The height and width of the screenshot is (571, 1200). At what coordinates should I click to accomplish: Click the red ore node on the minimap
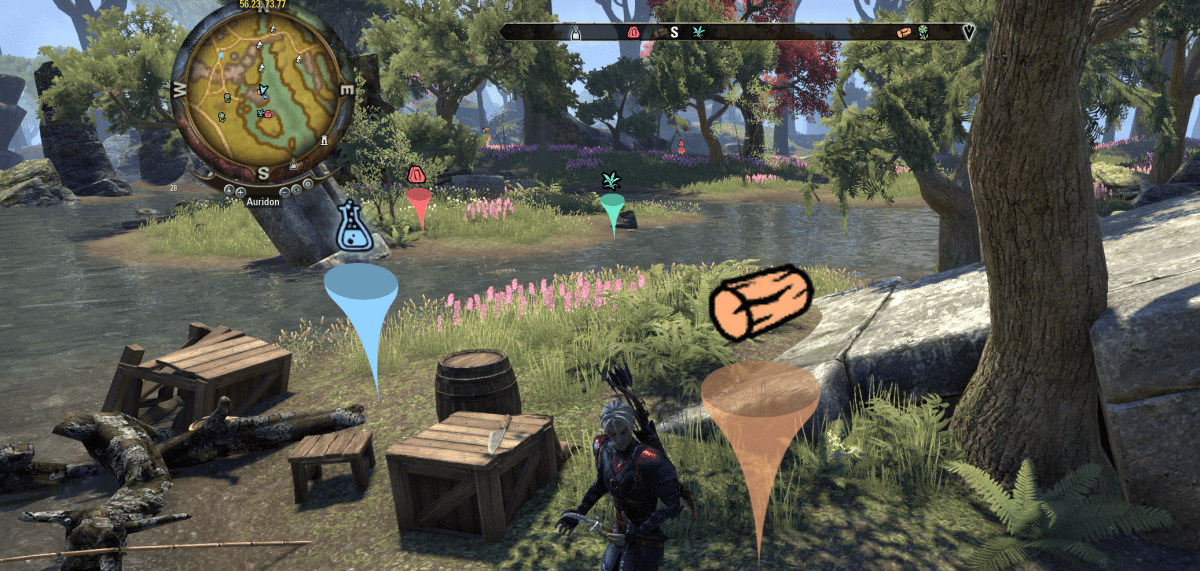coord(268,115)
